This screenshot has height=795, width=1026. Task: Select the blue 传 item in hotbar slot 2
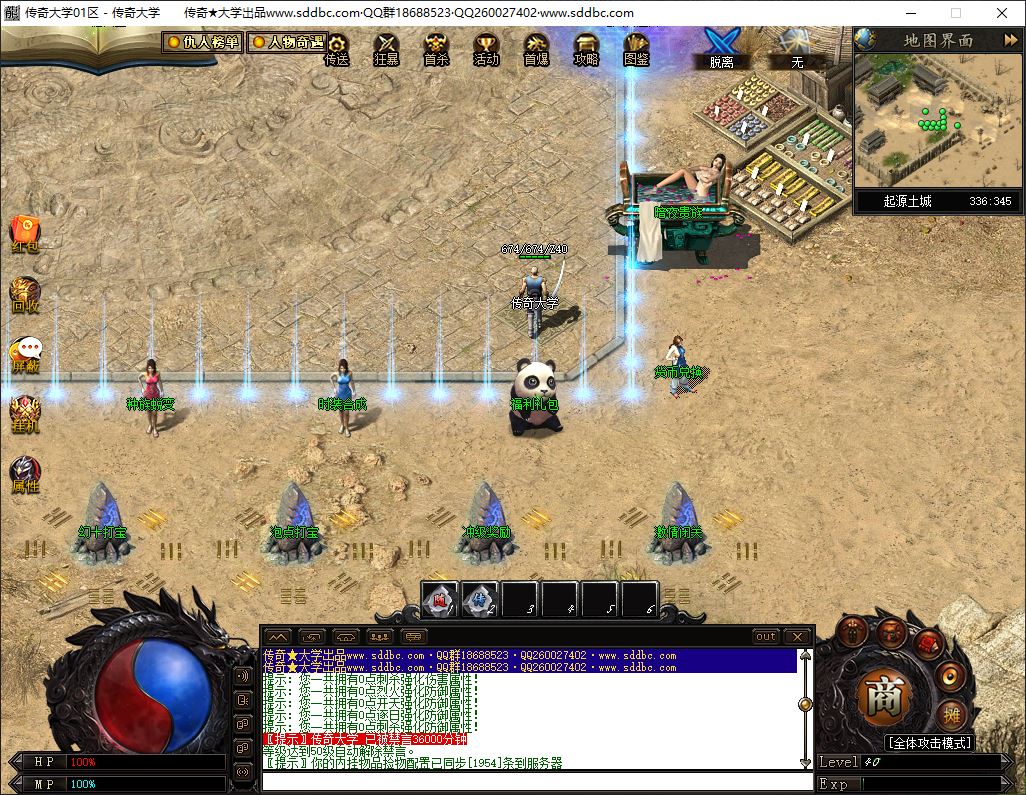(479, 600)
